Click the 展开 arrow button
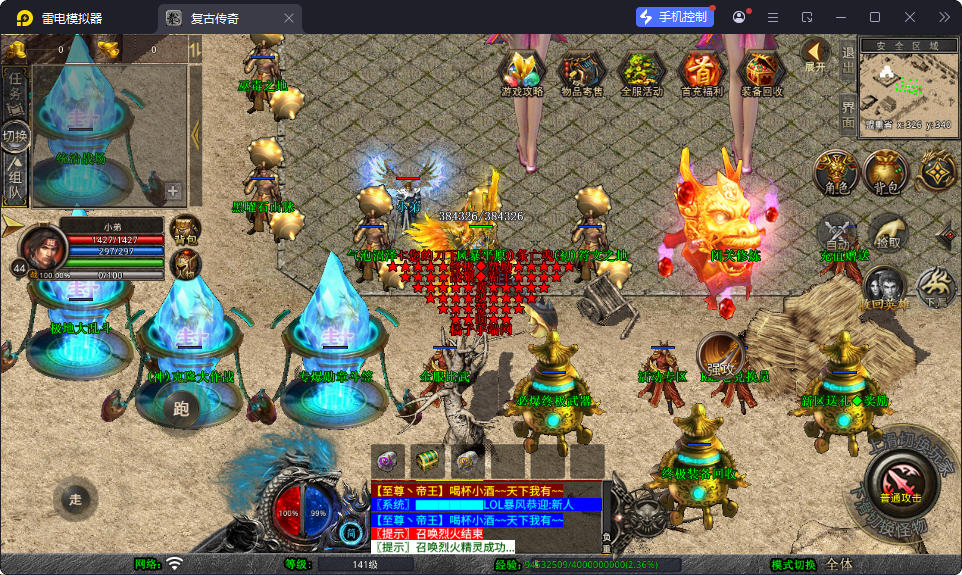 pos(815,55)
